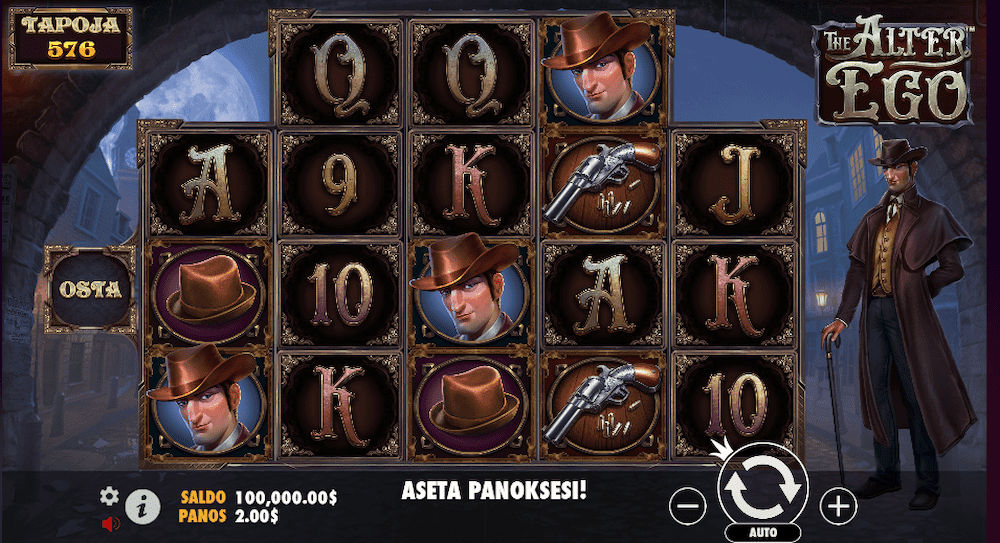Decrease the bet with the minus button
Screen dimensions: 1000x543
tap(688, 507)
